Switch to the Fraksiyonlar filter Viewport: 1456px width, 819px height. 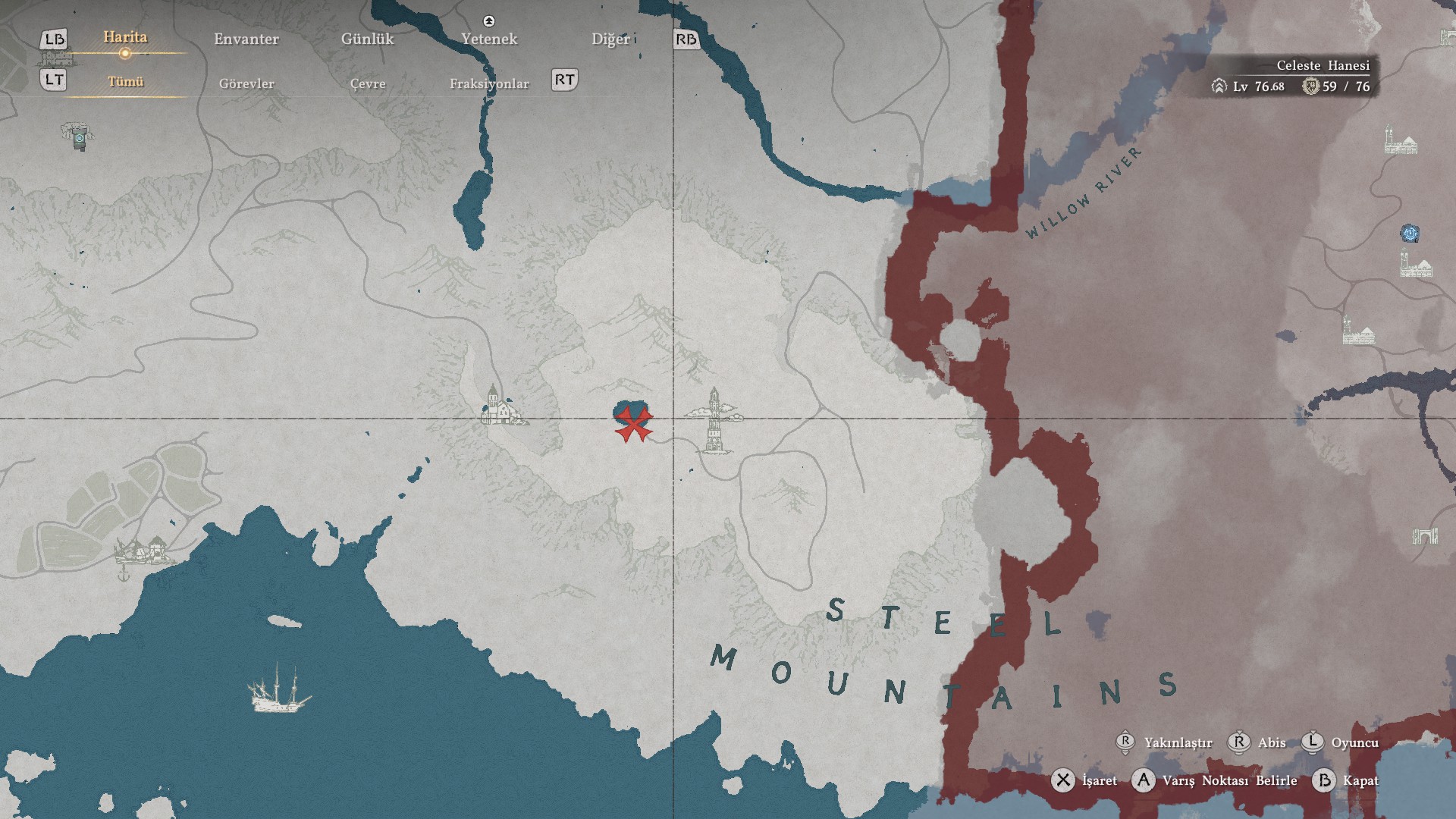tap(489, 83)
